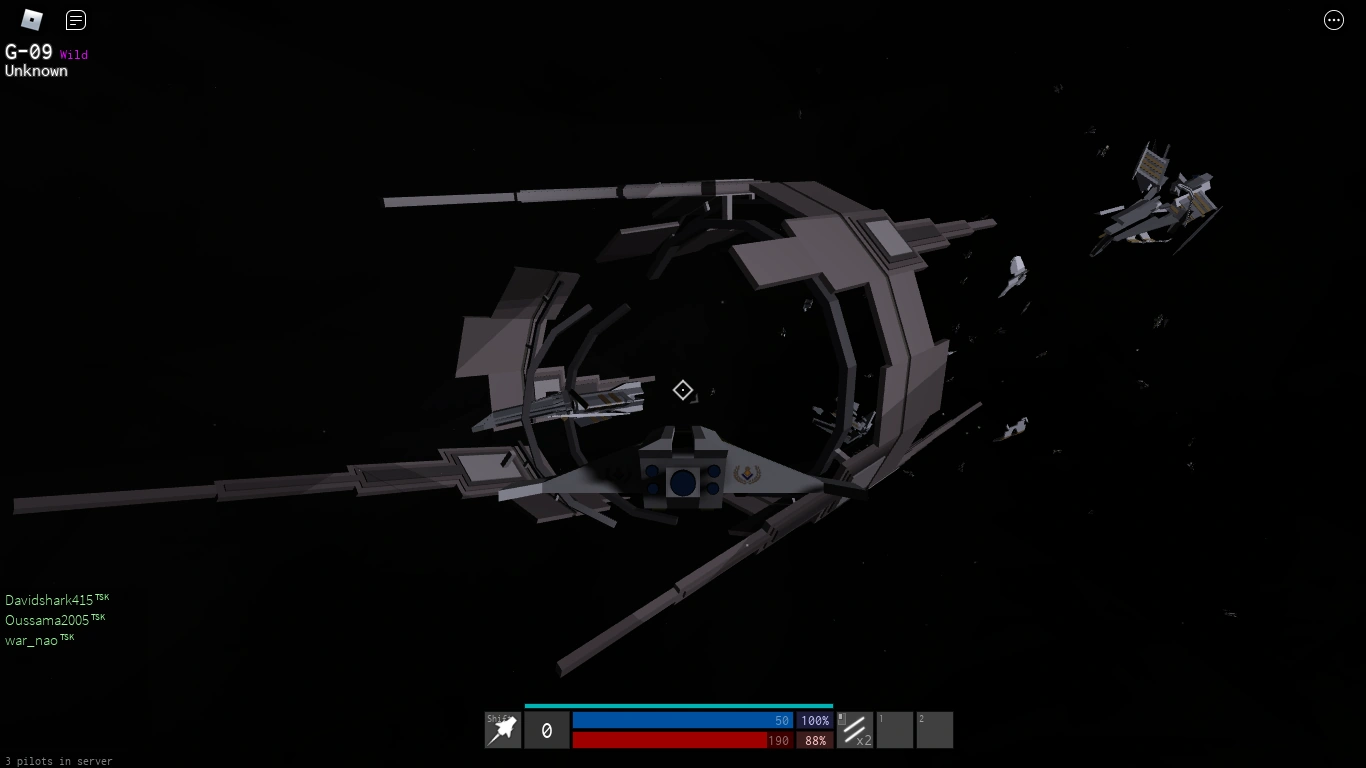This screenshot has width=1366, height=768.
Task: Select the Wild tag next to G-09
Action: click(x=74, y=55)
